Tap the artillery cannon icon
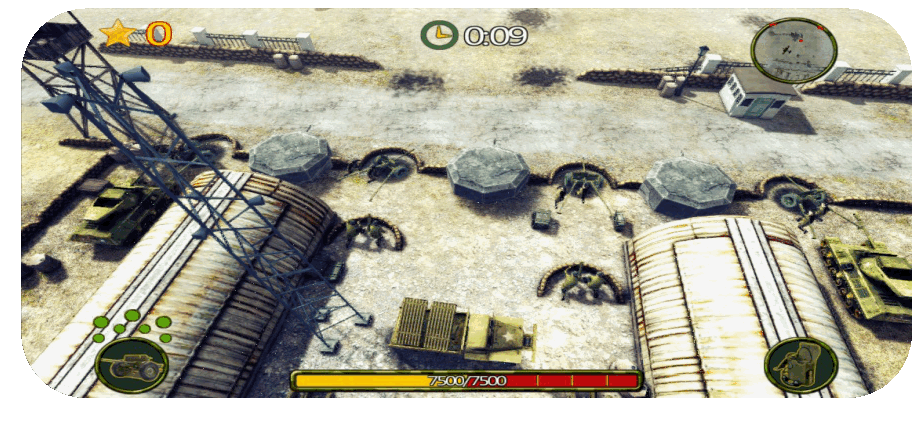This screenshot has height=421, width=923. click(132, 365)
